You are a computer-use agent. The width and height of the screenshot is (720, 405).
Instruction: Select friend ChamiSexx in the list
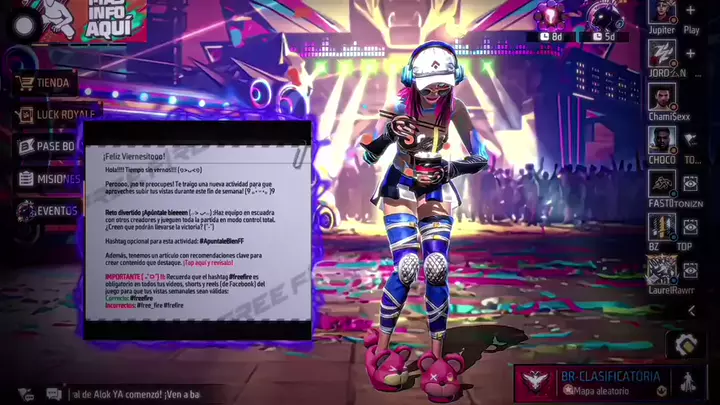pos(661,98)
